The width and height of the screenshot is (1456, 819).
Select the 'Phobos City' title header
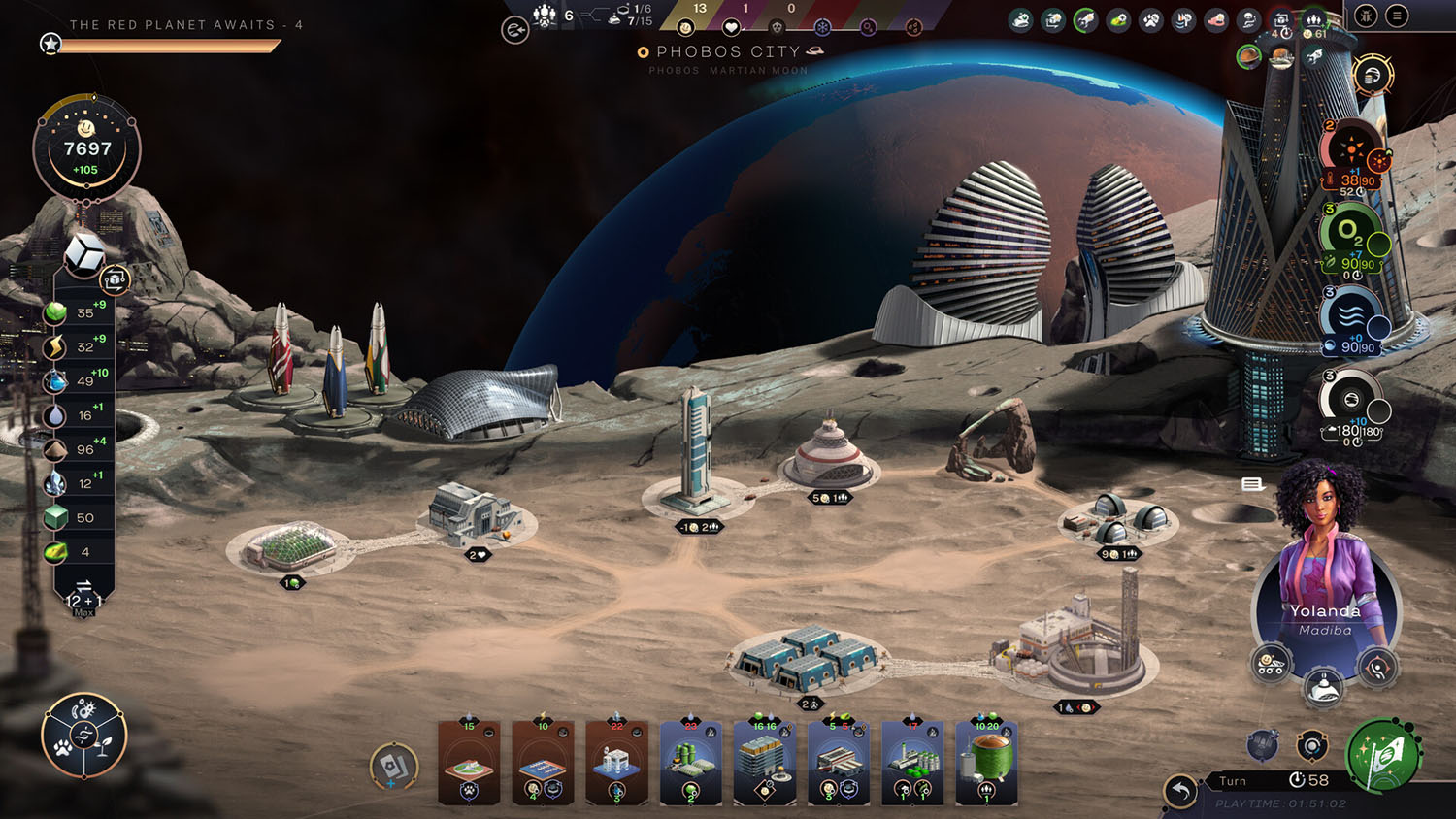[730, 52]
